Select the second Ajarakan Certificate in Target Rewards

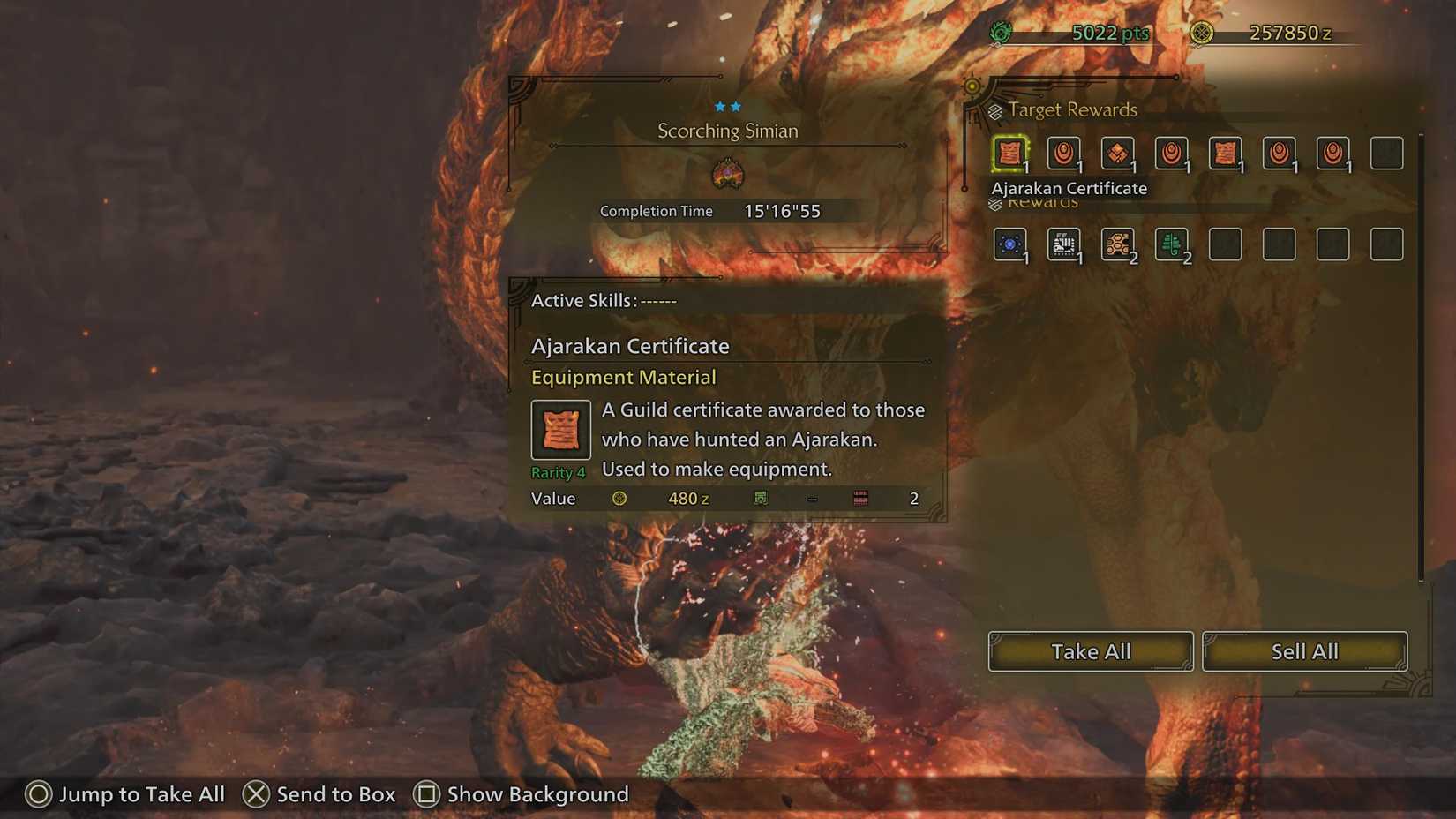pyautogui.click(x=1226, y=153)
